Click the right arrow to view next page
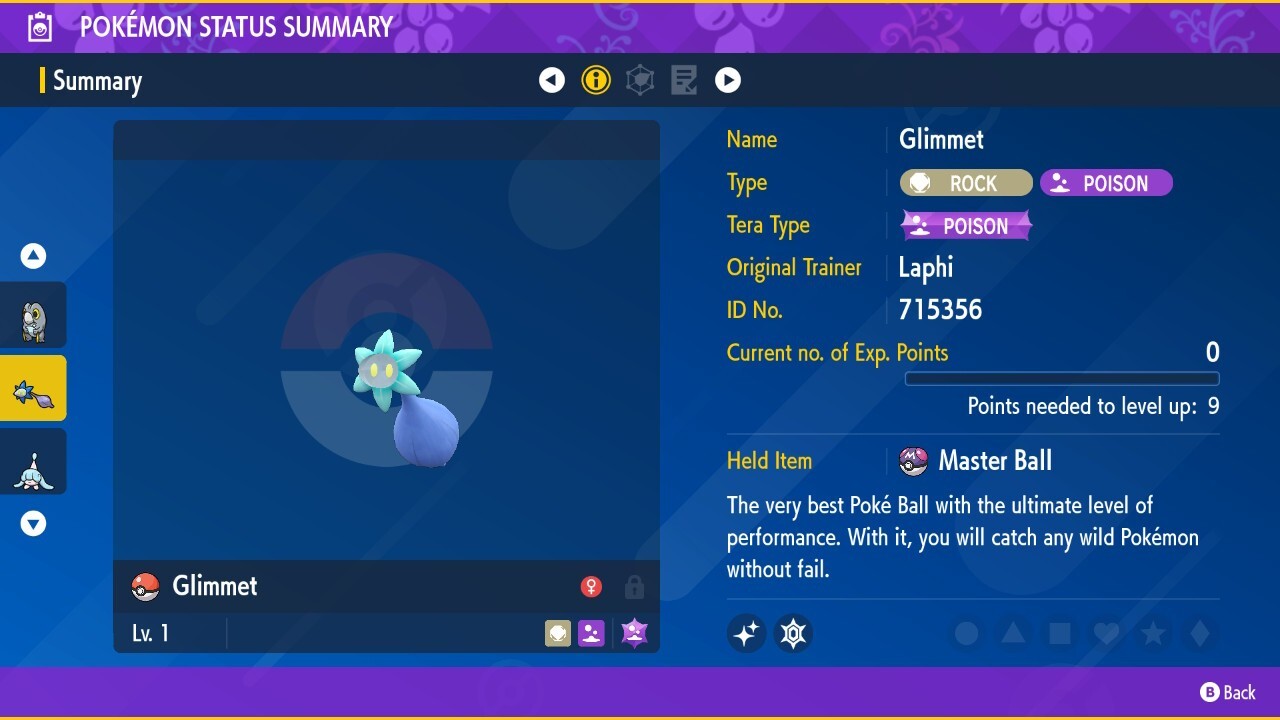This screenshot has width=1280, height=720. pos(728,80)
